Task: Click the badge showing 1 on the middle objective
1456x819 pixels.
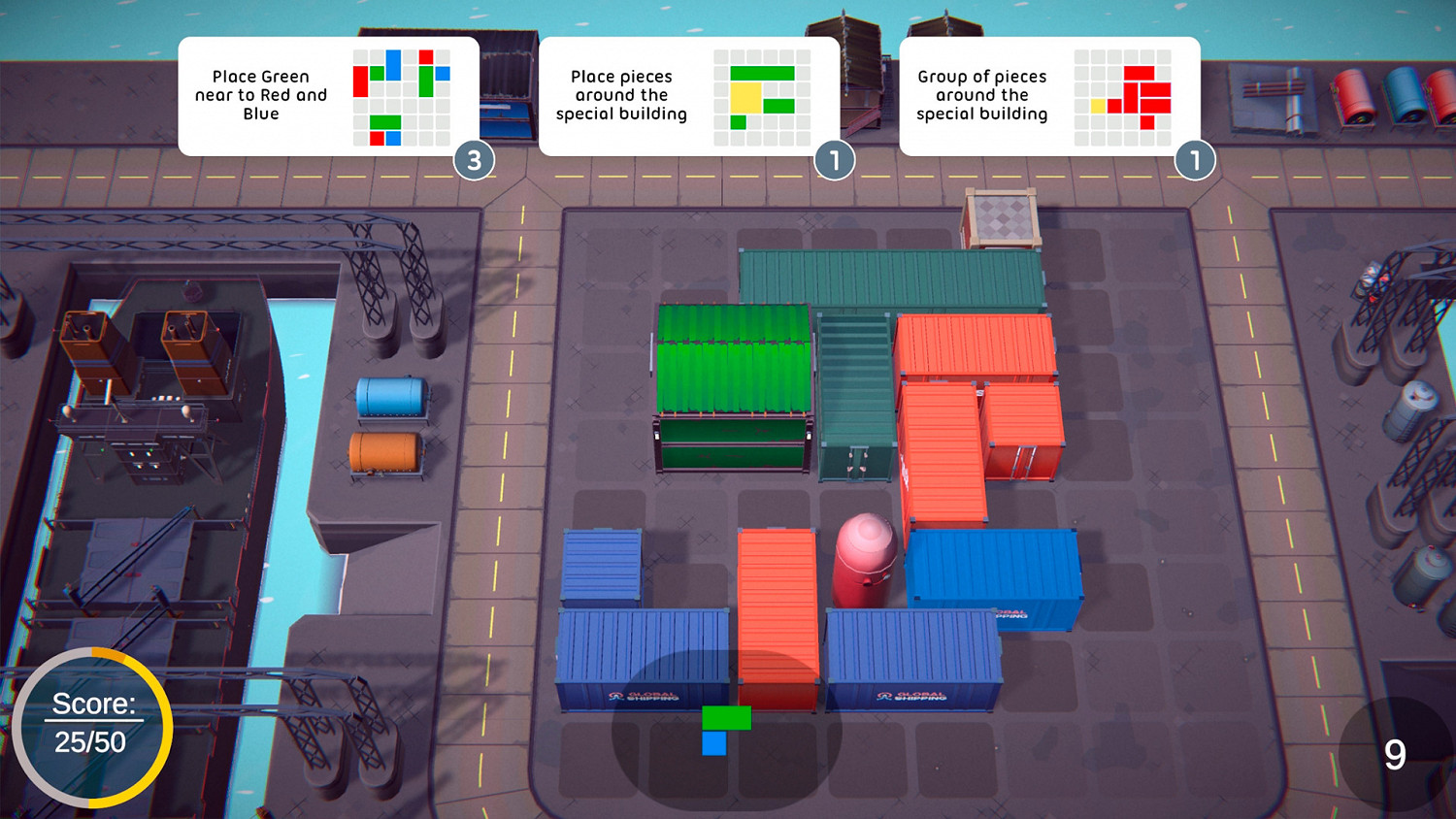Action: (836, 162)
